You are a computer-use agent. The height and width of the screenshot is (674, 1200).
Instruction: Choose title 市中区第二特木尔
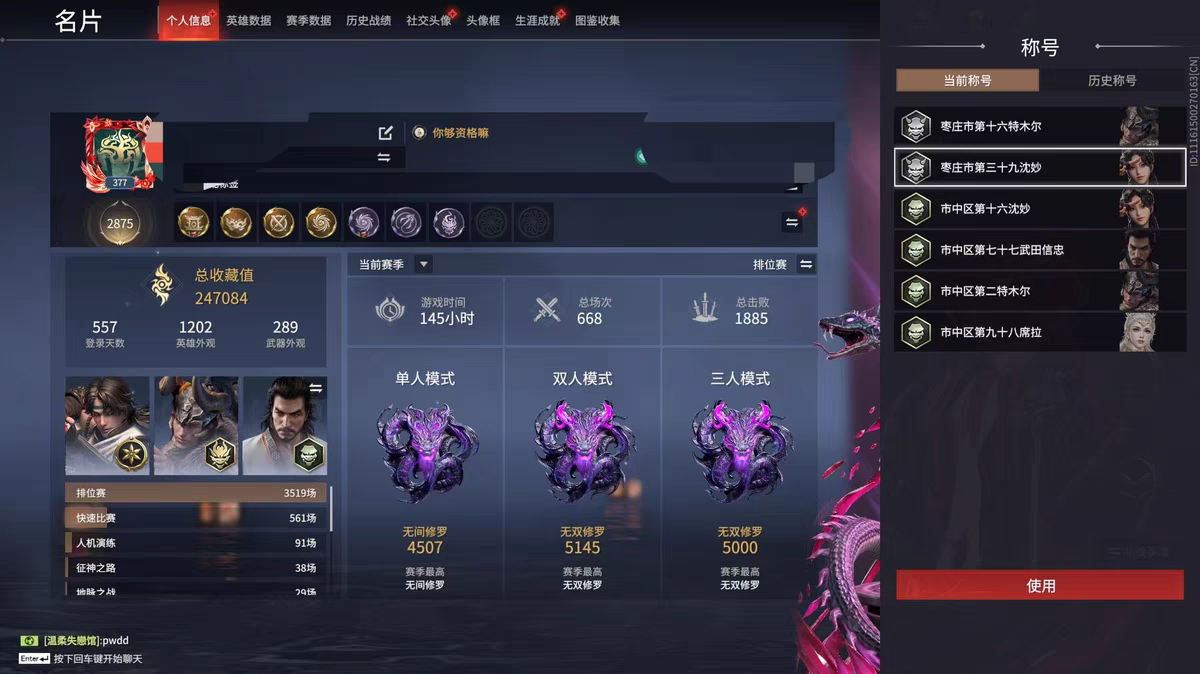1040,291
